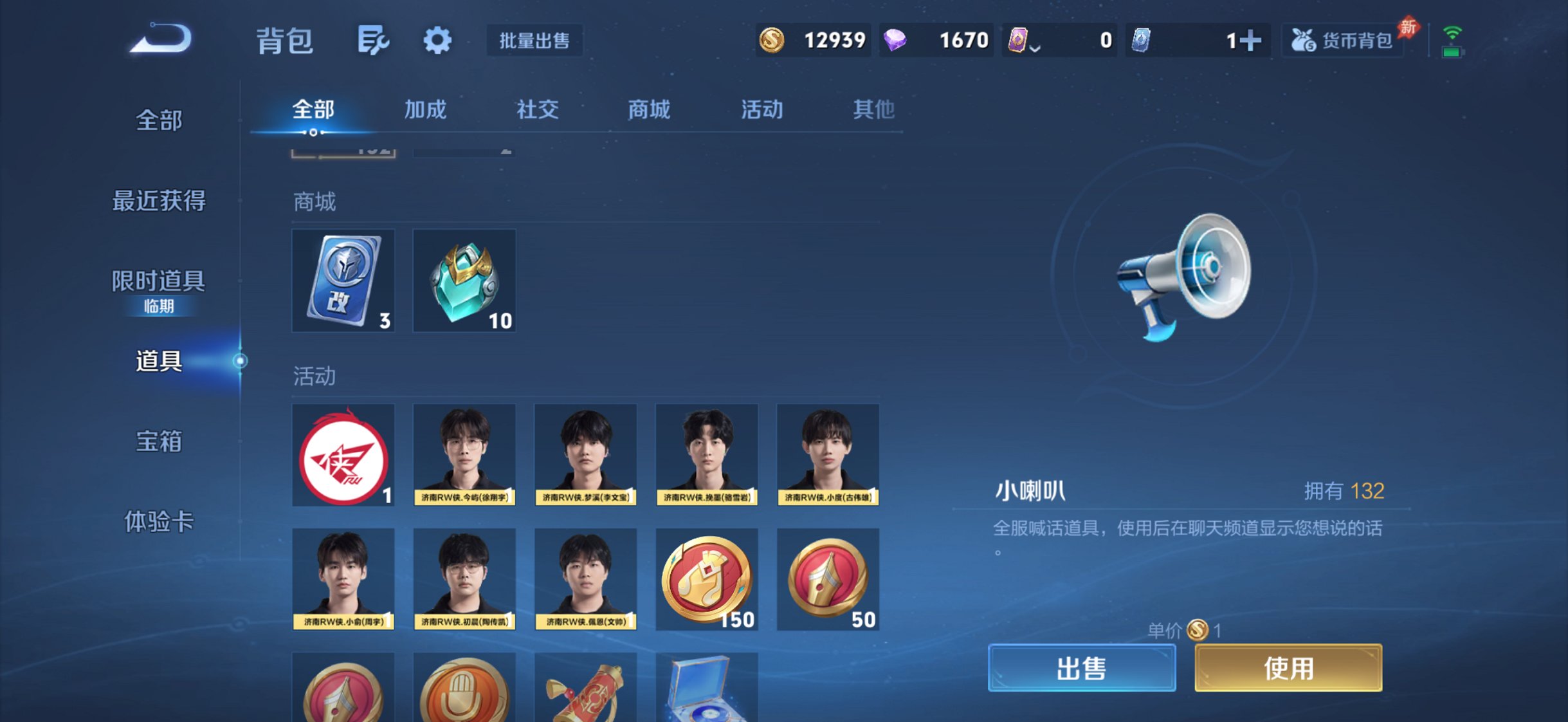Switch to the 活动 tab
Viewport: 1568px width, 722px height.
click(761, 109)
